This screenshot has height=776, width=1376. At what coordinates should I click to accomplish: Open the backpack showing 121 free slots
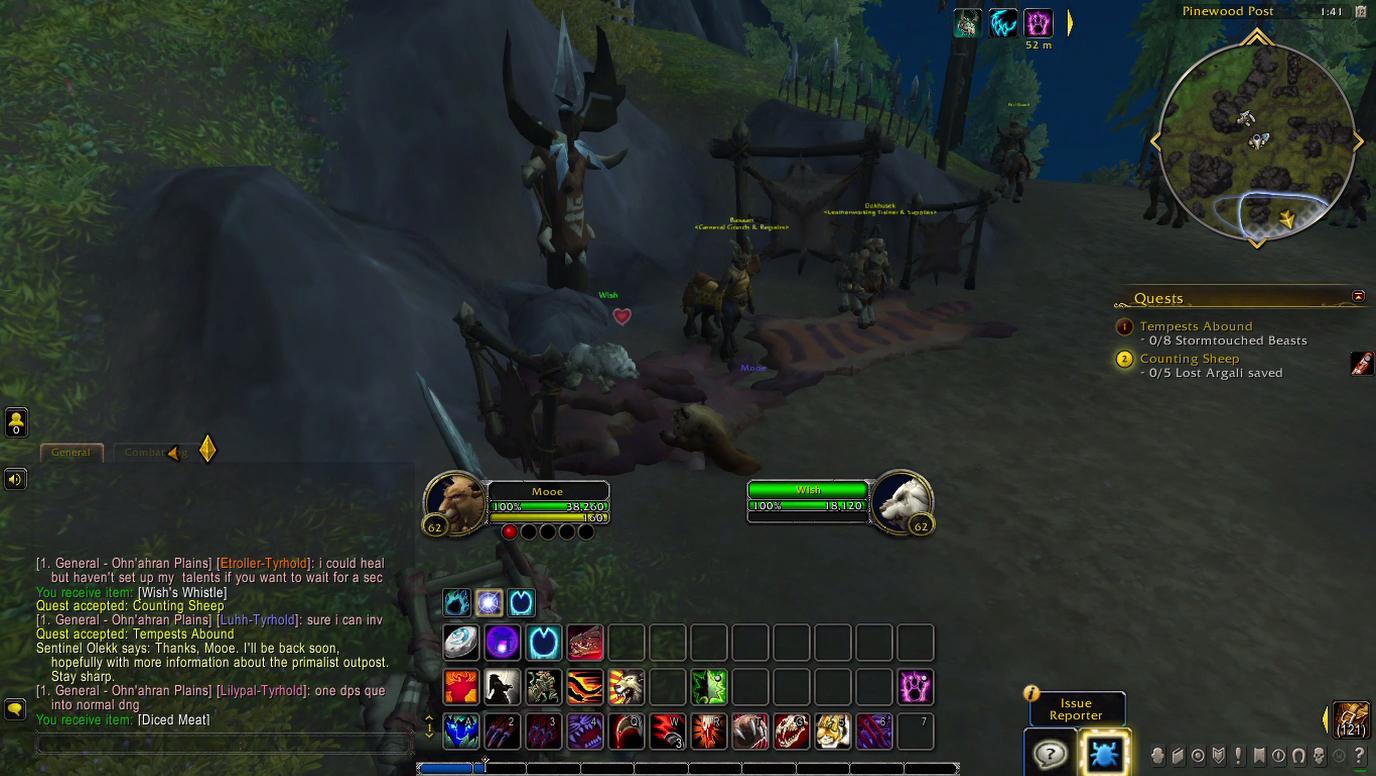(x=1351, y=720)
